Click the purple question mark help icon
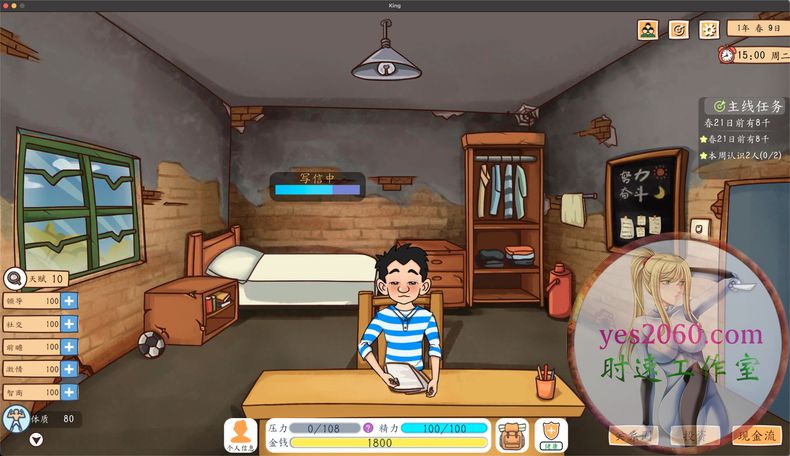The height and width of the screenshot is (456, 790). pos(368,428)
